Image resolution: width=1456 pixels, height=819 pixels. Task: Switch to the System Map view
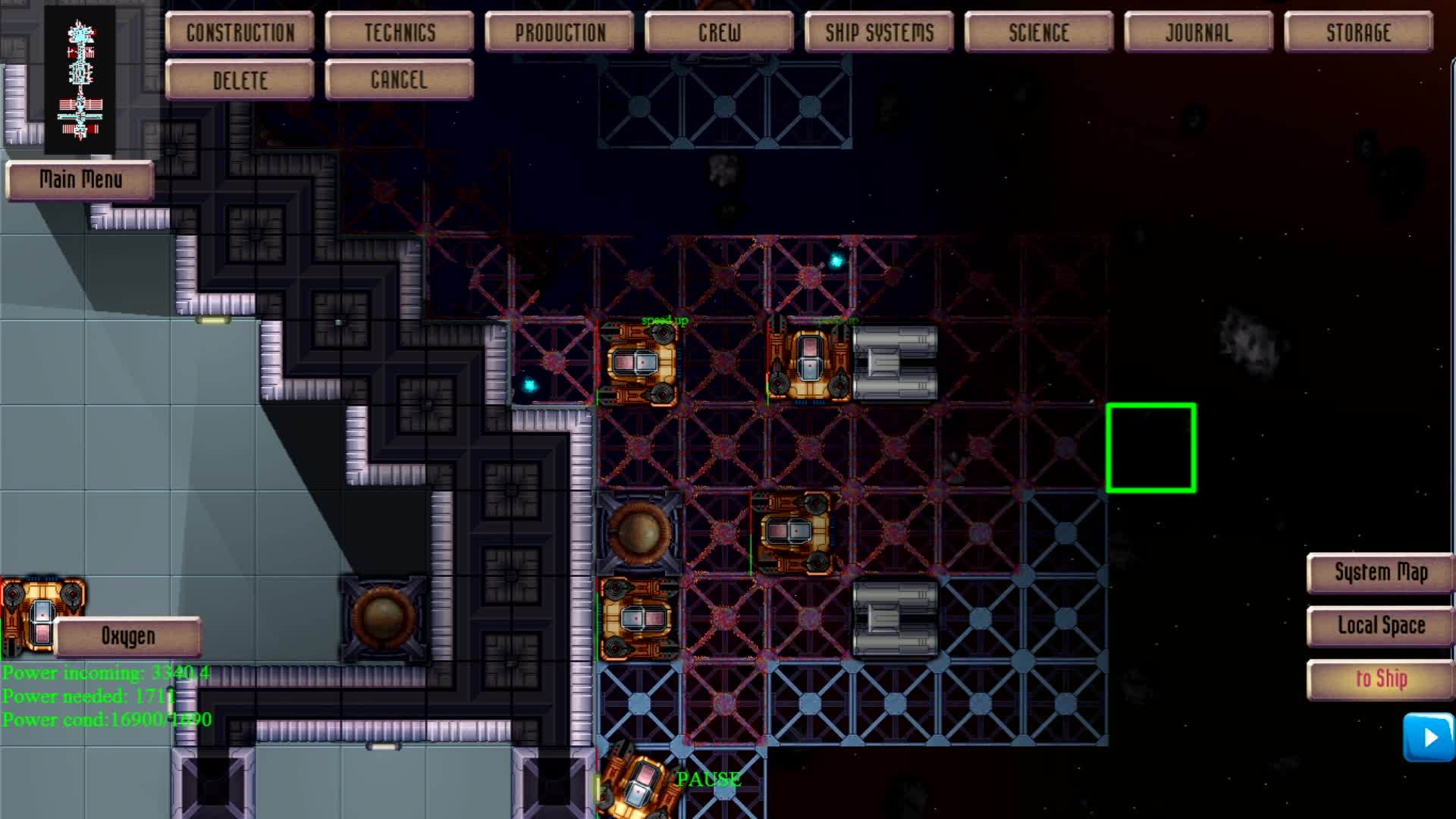pos(1379,573)
